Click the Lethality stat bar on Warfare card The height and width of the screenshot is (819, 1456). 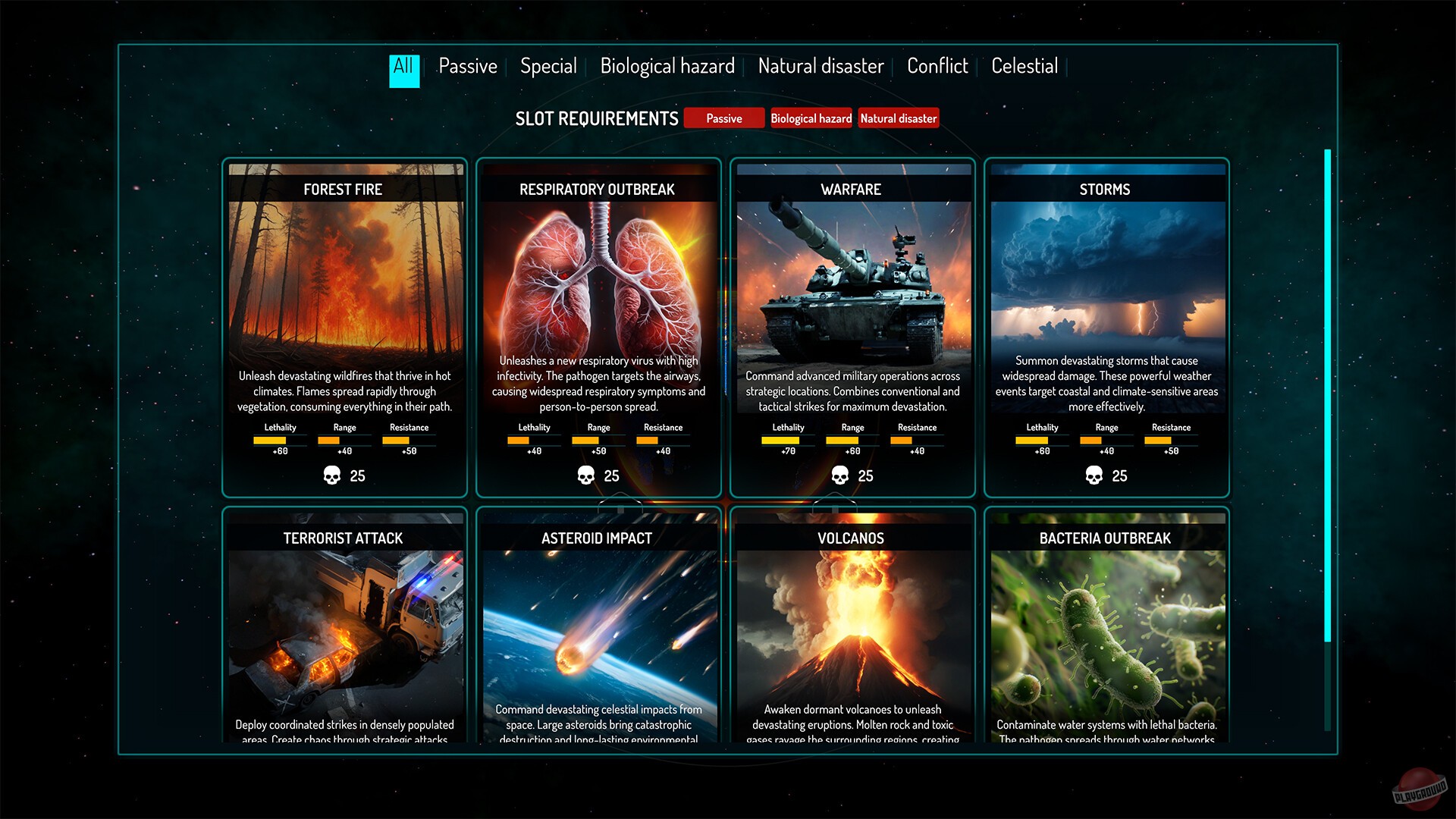coord(787,440)
